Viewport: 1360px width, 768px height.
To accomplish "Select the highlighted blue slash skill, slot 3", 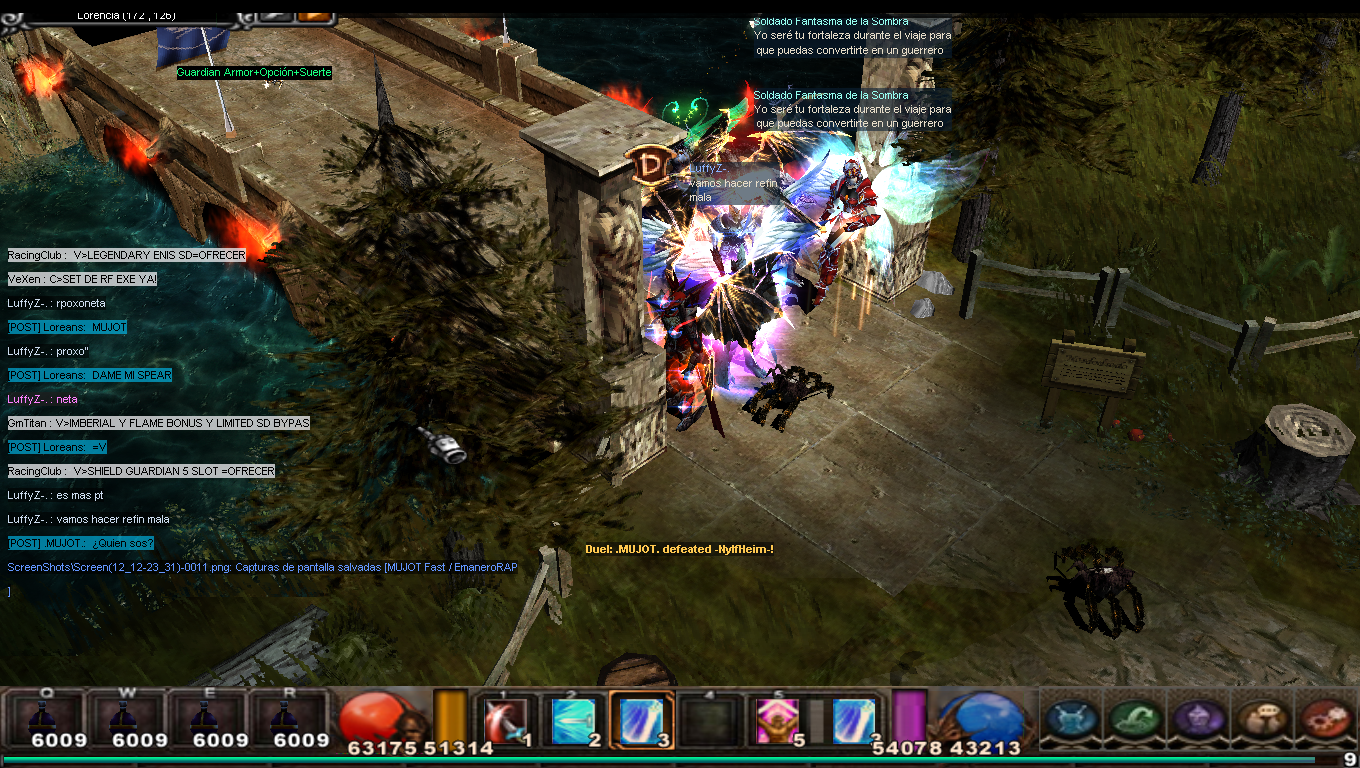I will 641,720.
